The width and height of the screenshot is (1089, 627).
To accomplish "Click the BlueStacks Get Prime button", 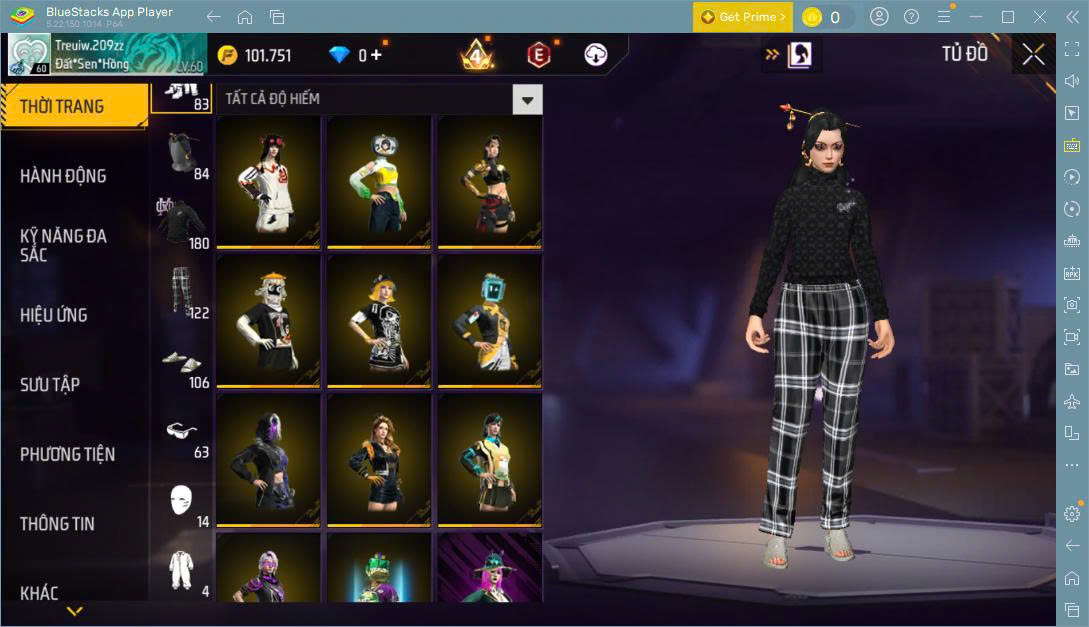I will point(743,17).
